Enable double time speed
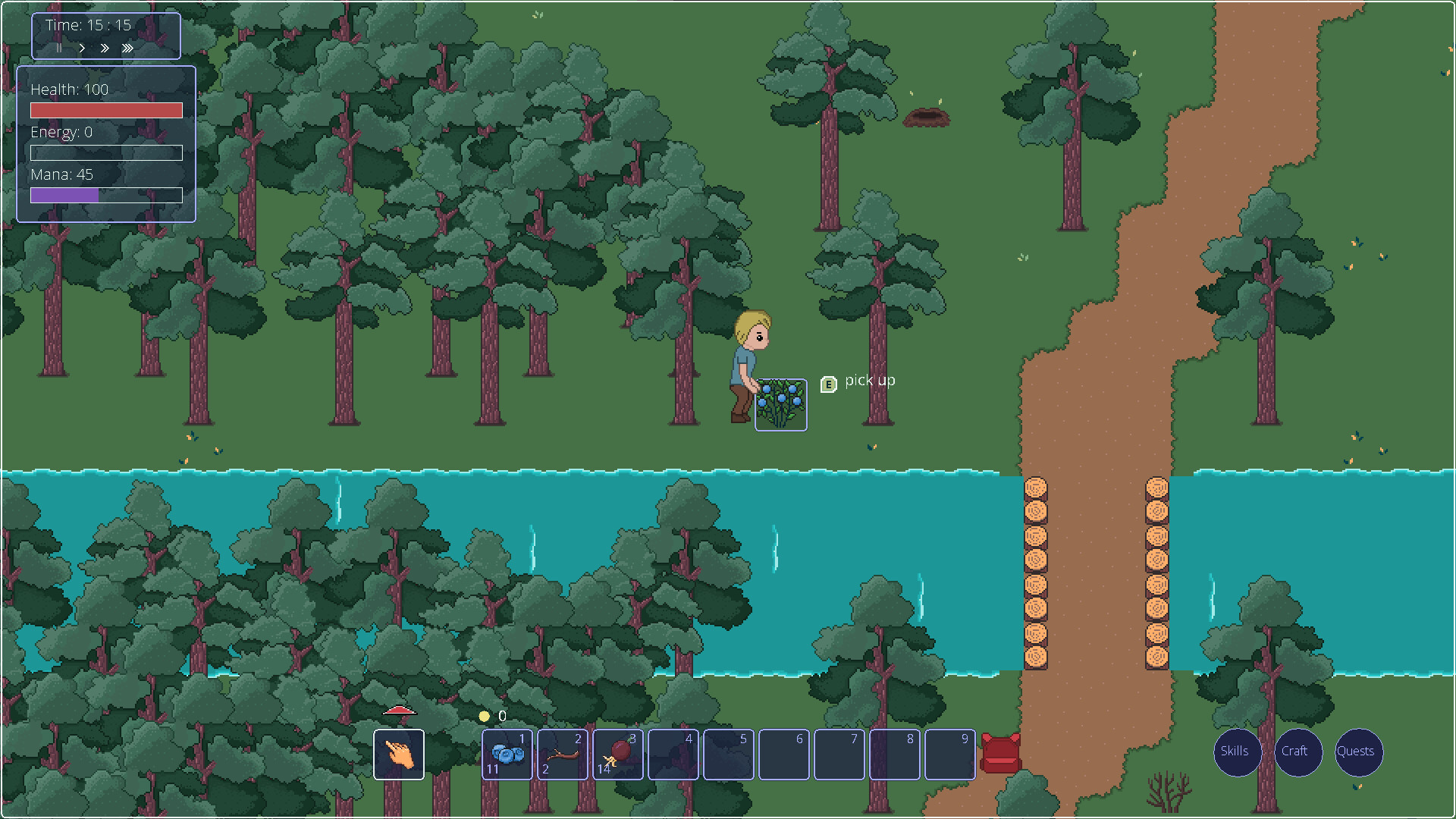This screenshot has width=1456, height=819. click(x=105, y=48)
